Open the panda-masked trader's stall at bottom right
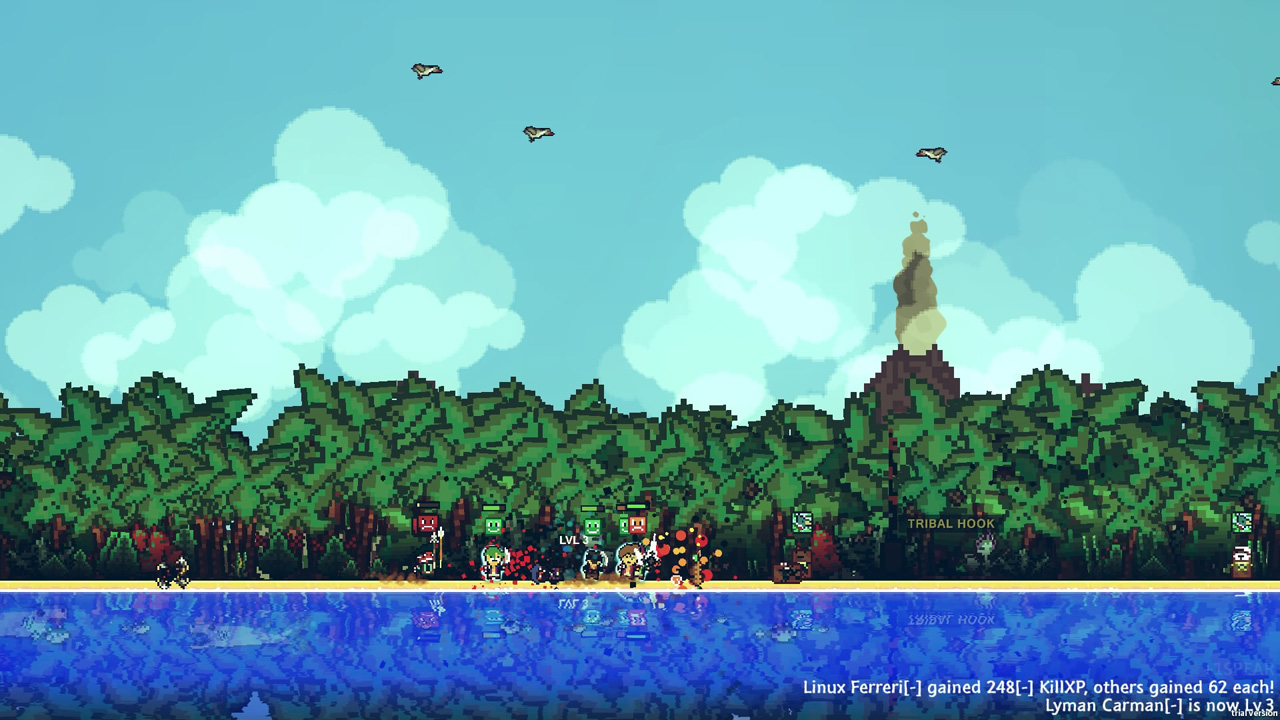 tap(1241, 560)
